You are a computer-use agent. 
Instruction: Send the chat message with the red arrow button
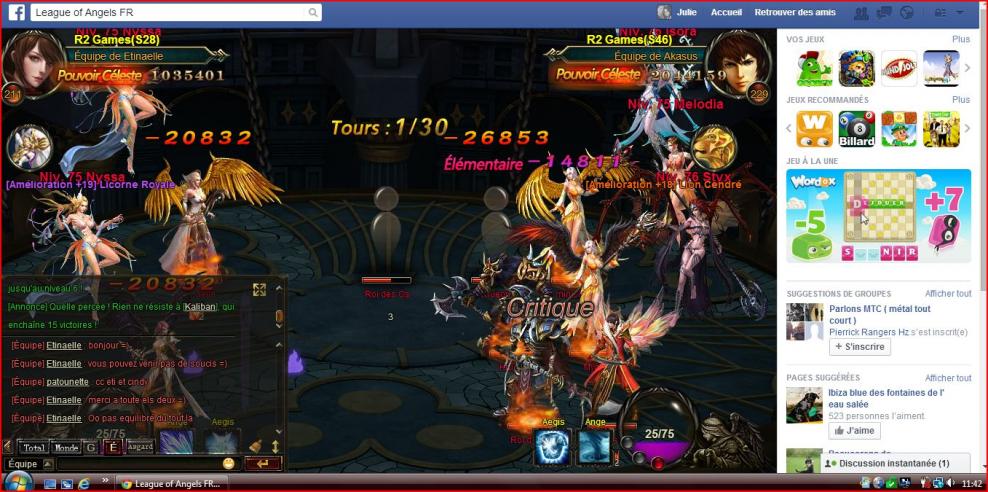263,464
